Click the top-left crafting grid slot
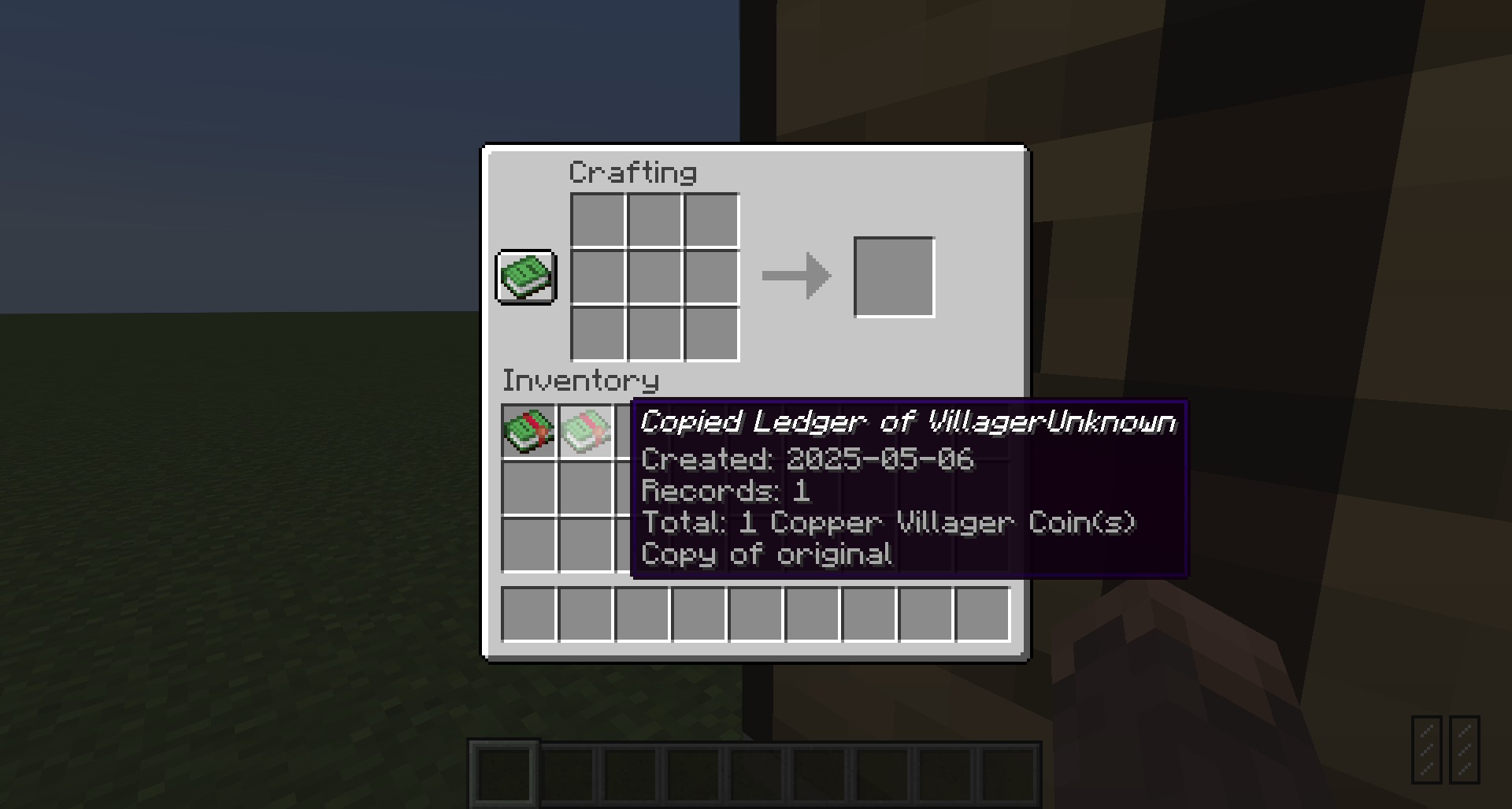 tap(596, 218)
